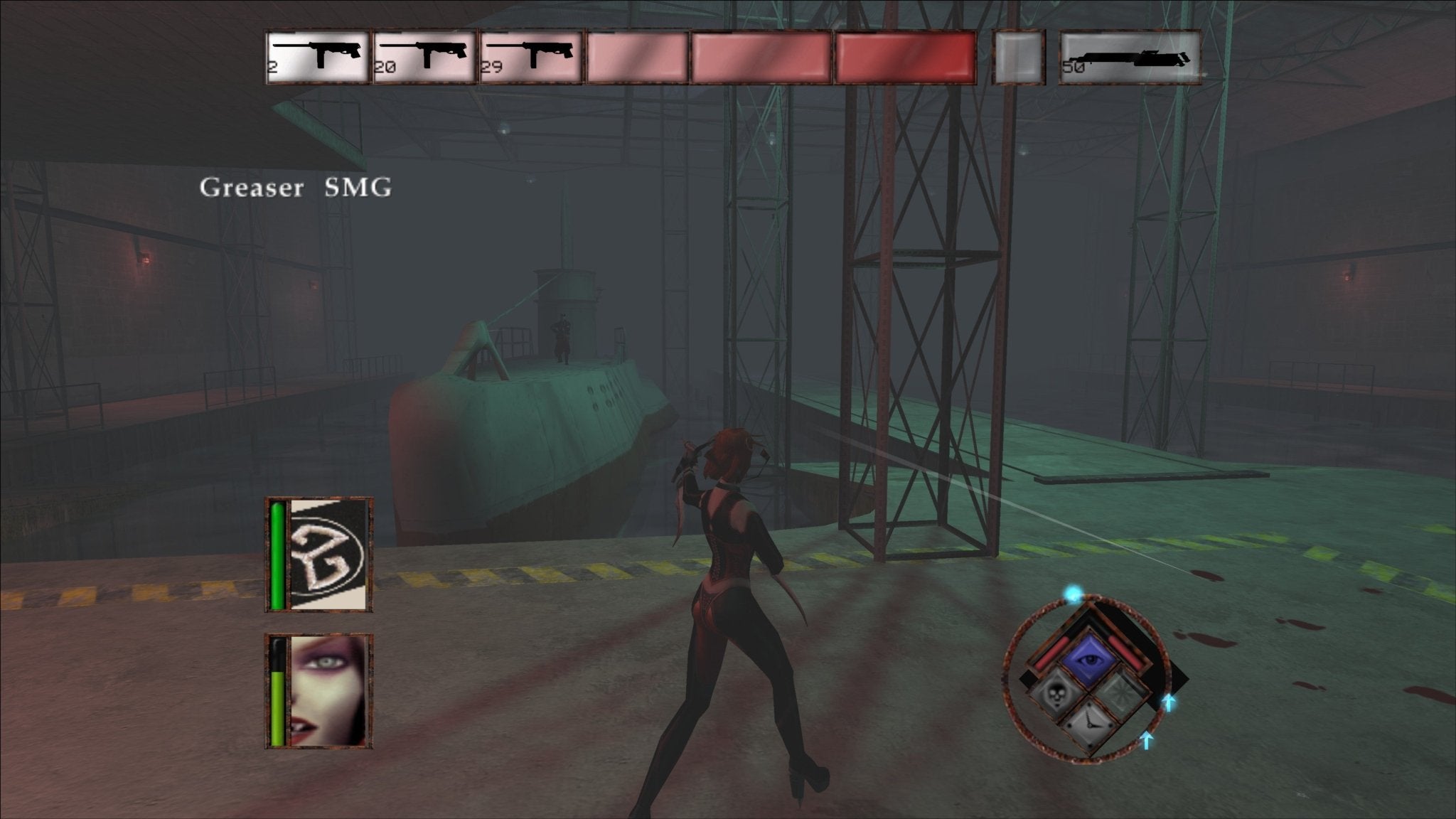Select the Greaser SMG with 29 rounds

[x=532, y=55]
